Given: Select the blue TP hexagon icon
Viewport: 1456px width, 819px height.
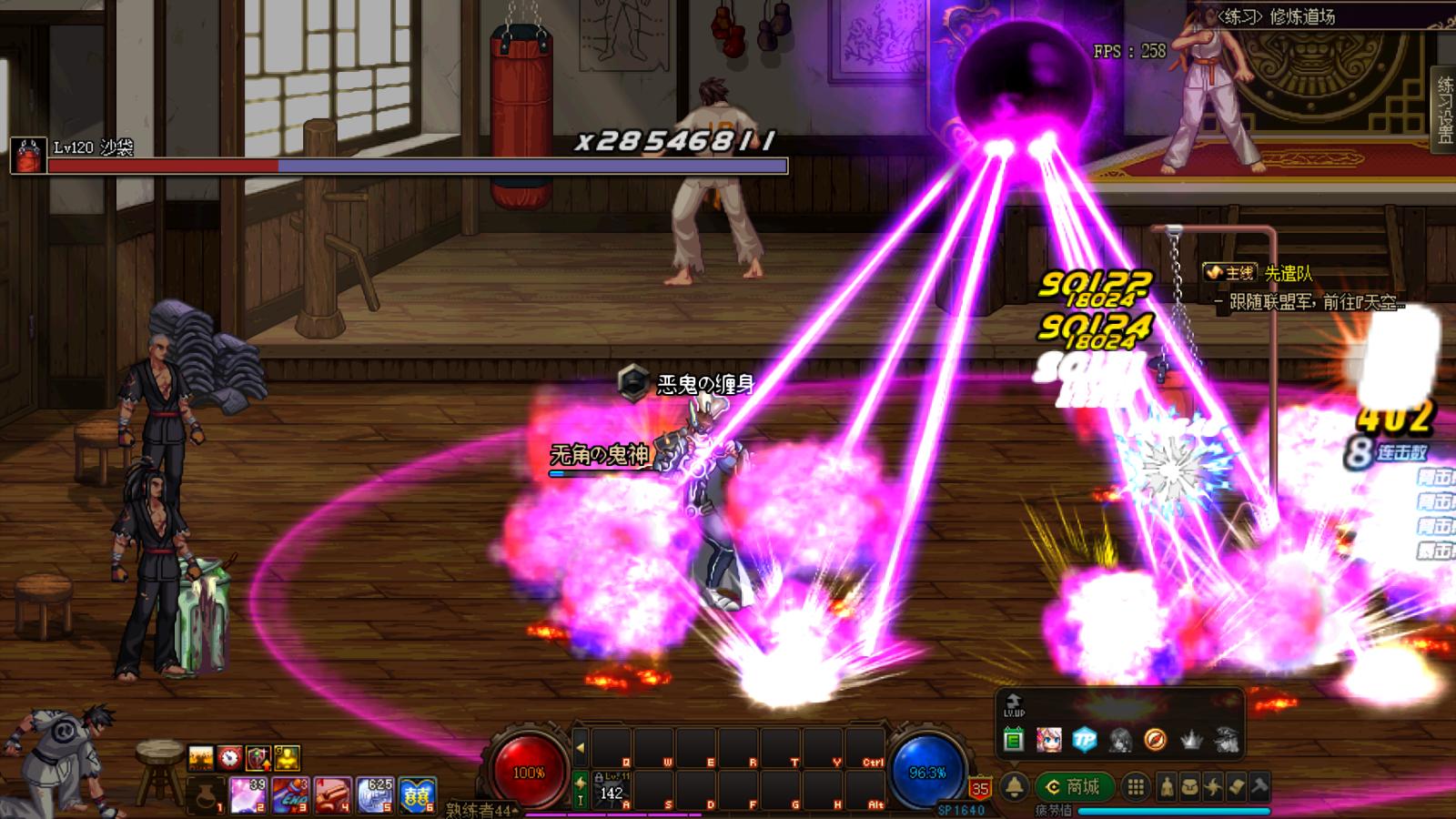Looking at the screenshot, I should coord(1084,741).
